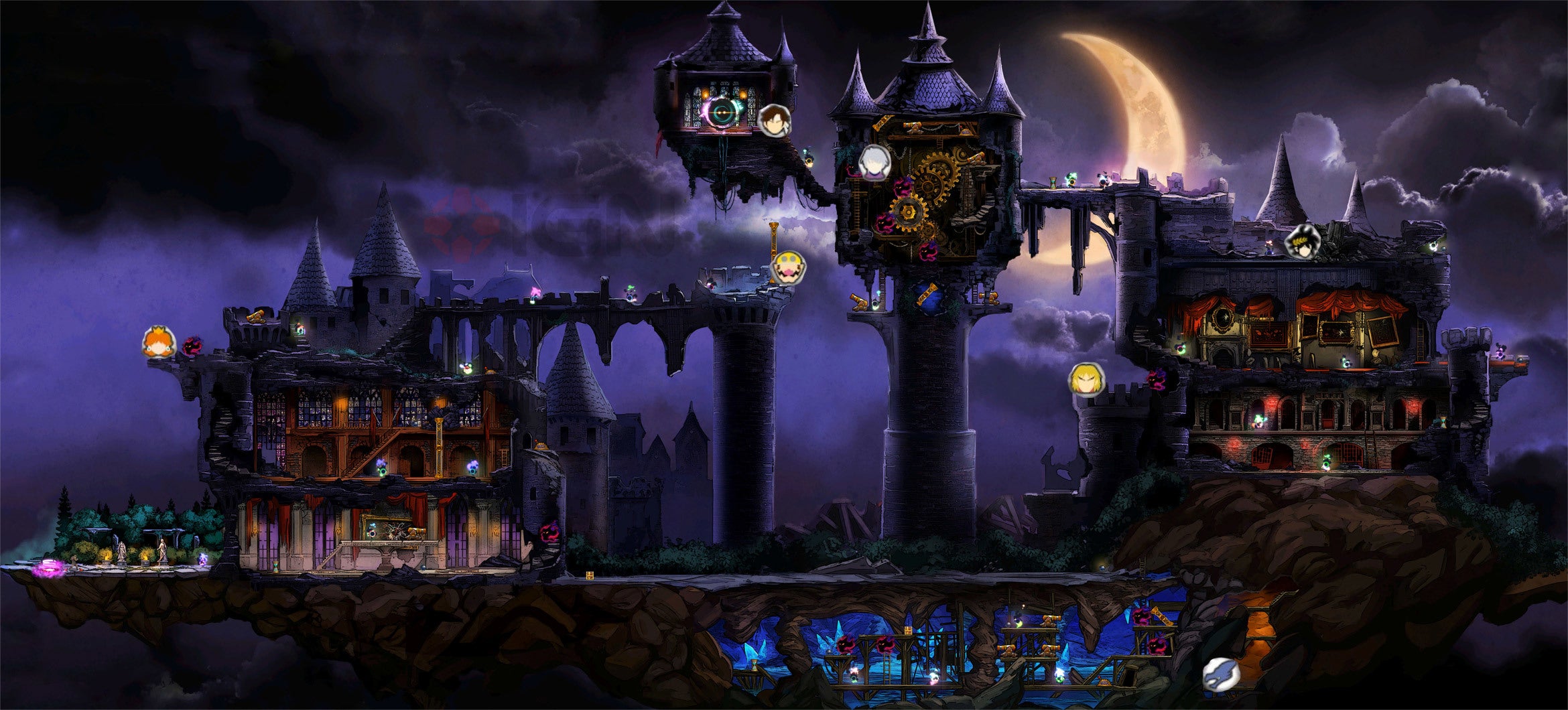Screen dimensions: 1568x710
Task: Click the blue Greninja fighter marker
Action: click(1220, 674)
